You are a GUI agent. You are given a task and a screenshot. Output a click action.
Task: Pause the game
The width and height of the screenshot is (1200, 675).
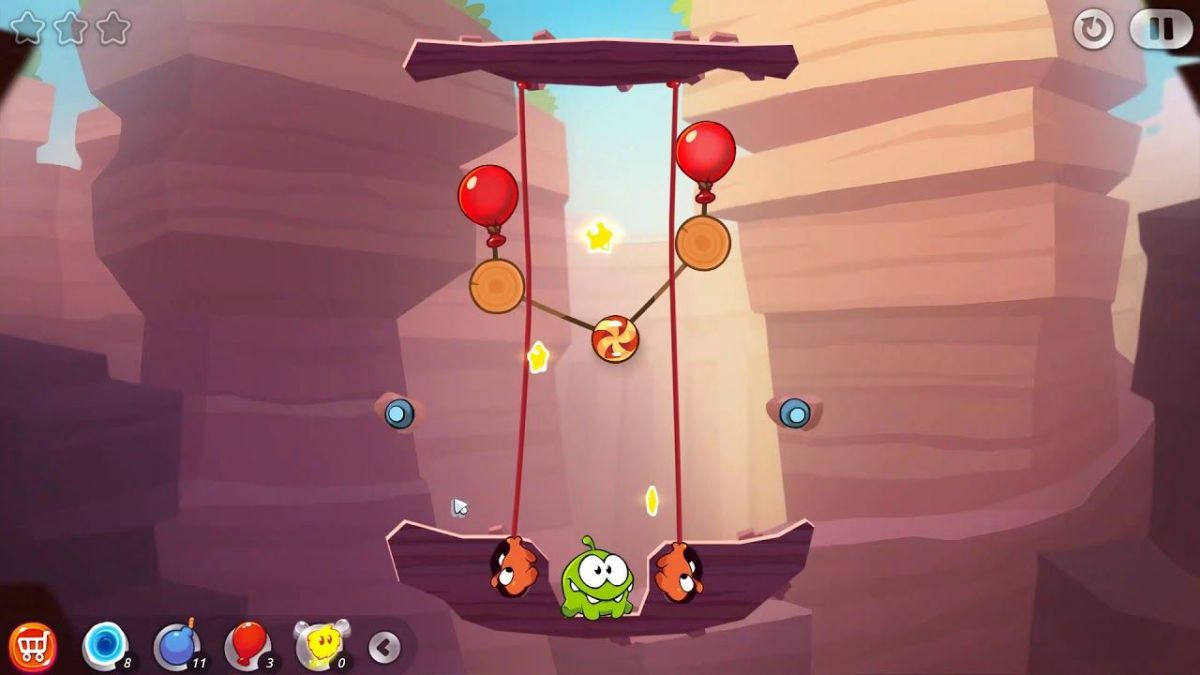tap(1160, 29)
